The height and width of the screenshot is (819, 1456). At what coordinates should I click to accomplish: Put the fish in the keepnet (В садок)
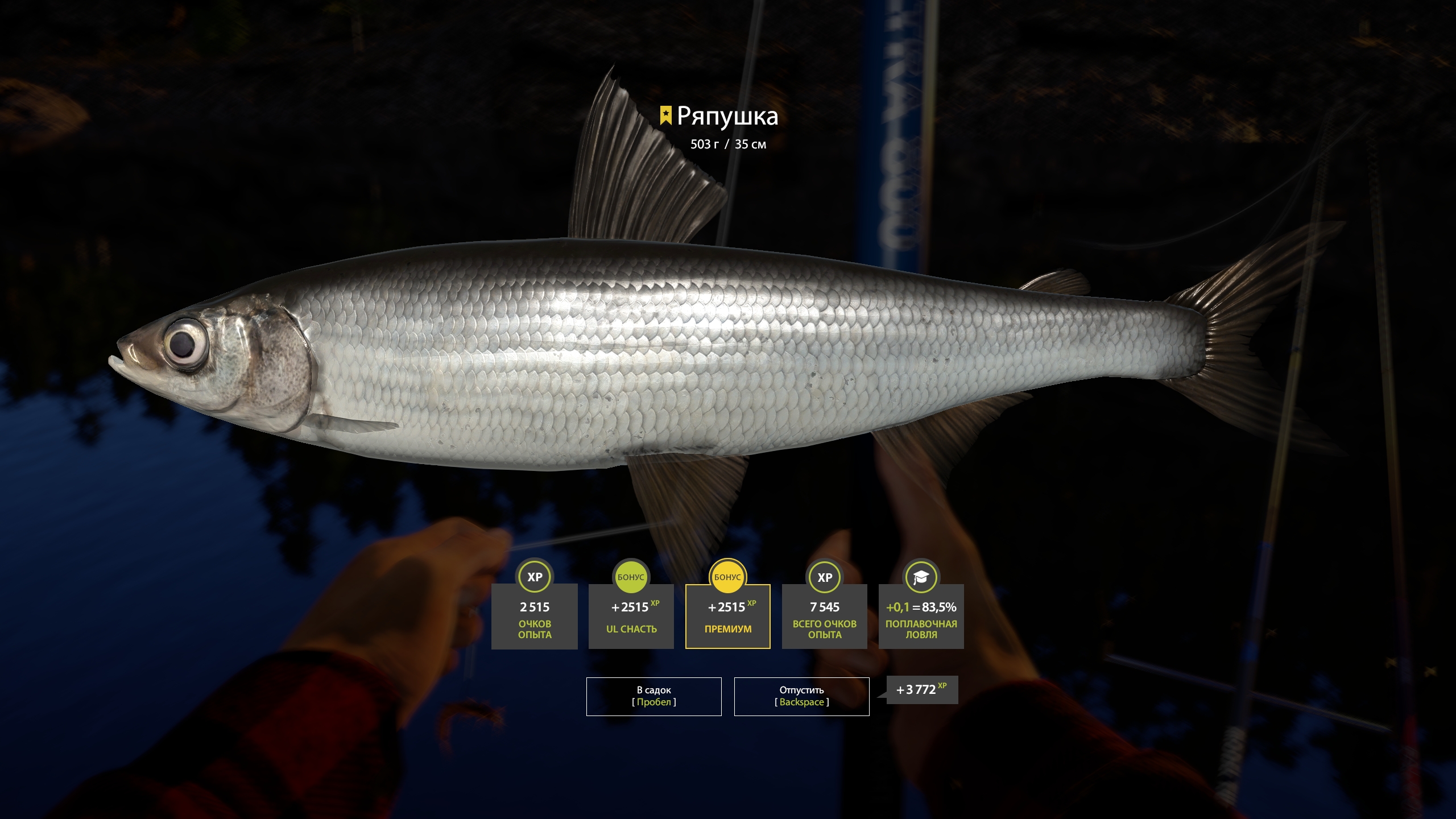(653, 696)
